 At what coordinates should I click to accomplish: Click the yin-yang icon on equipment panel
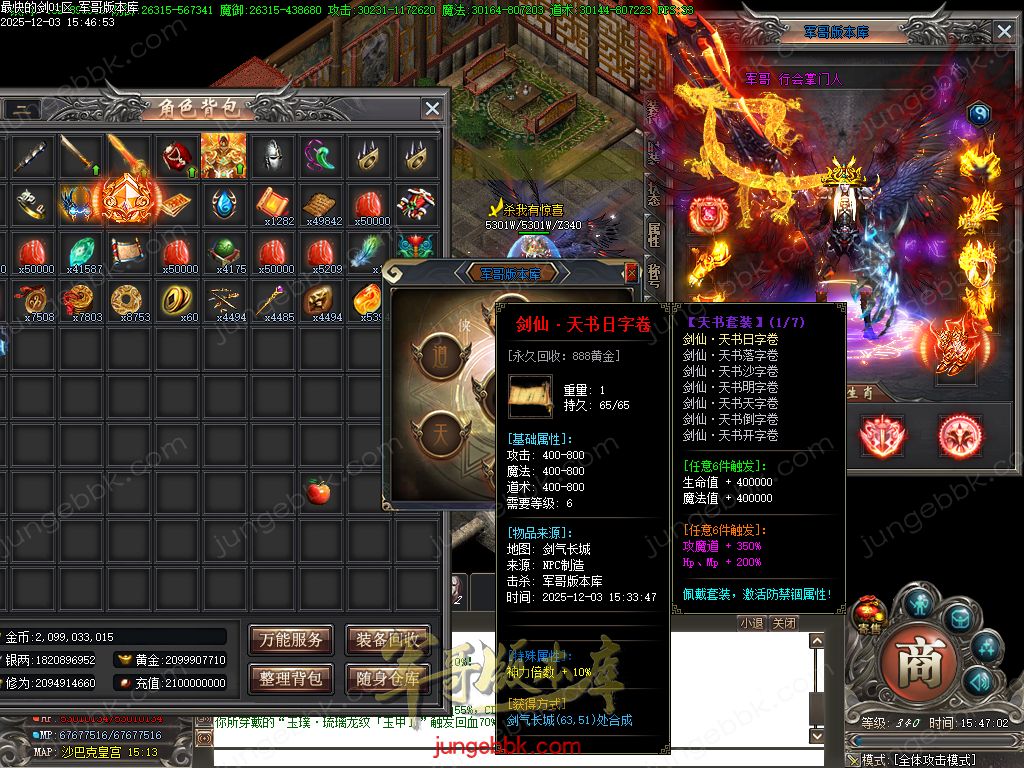coord(978,115)
